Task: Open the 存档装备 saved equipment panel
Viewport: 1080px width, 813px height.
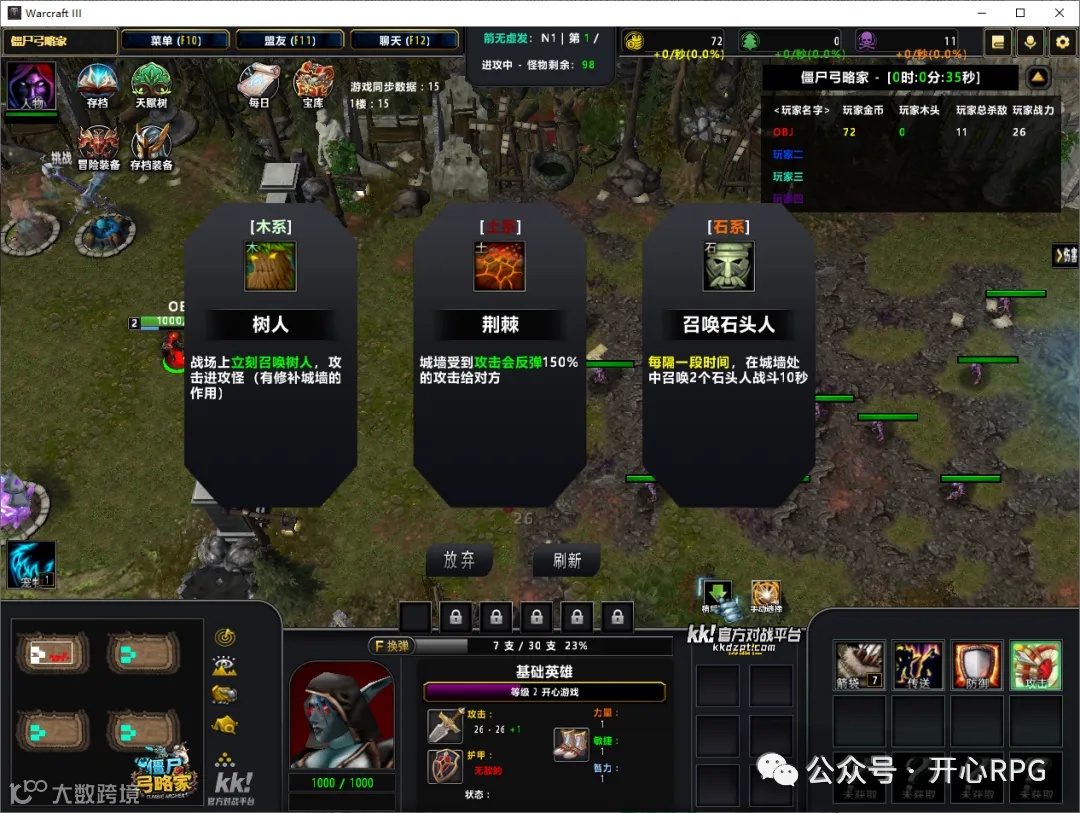Action: (x=151, y=146)
